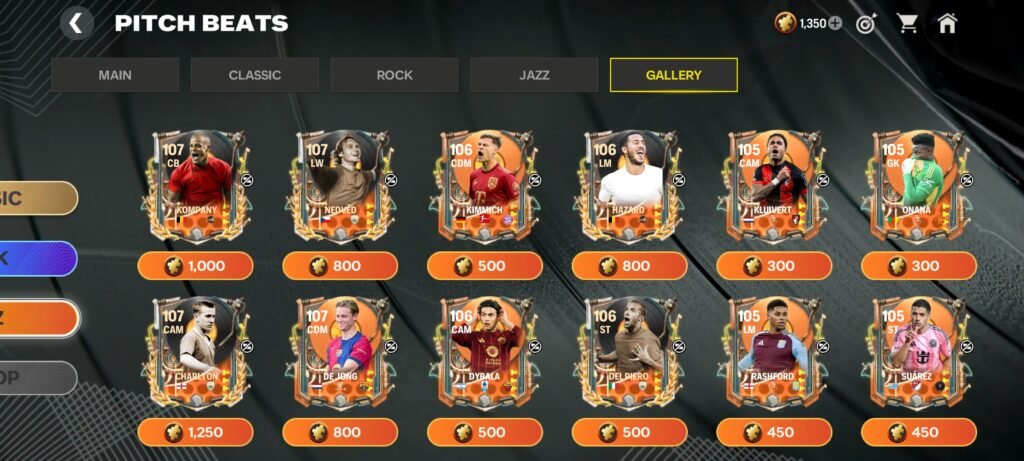Purchase Charlton with the 1,250 button
Screen dimensions: 1024x461
195,432
